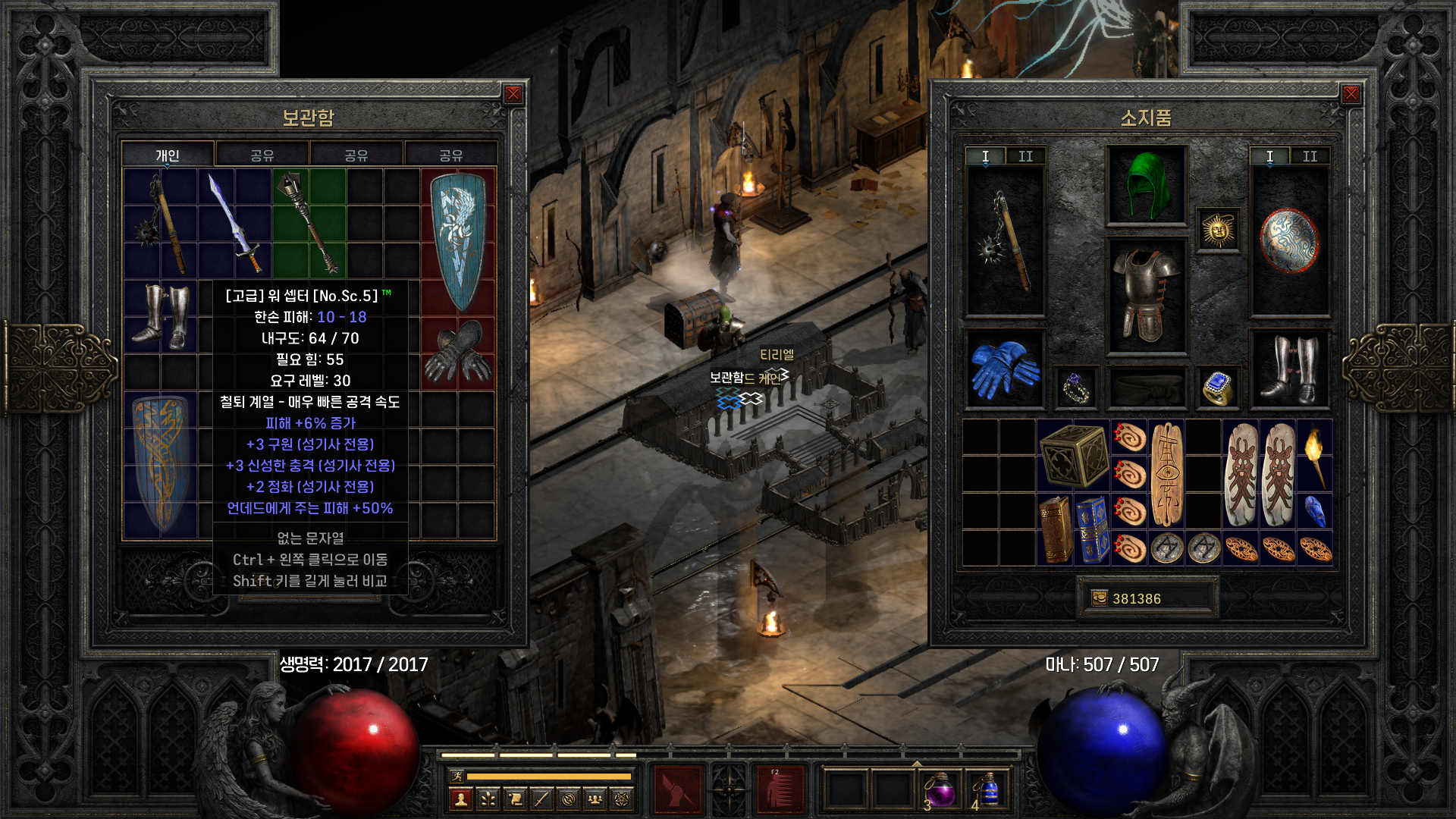Image resolution: width=1456 pixels, height=819 pixels.
Task: Click the equipped plate body armor
Action: pos(1146,296)
